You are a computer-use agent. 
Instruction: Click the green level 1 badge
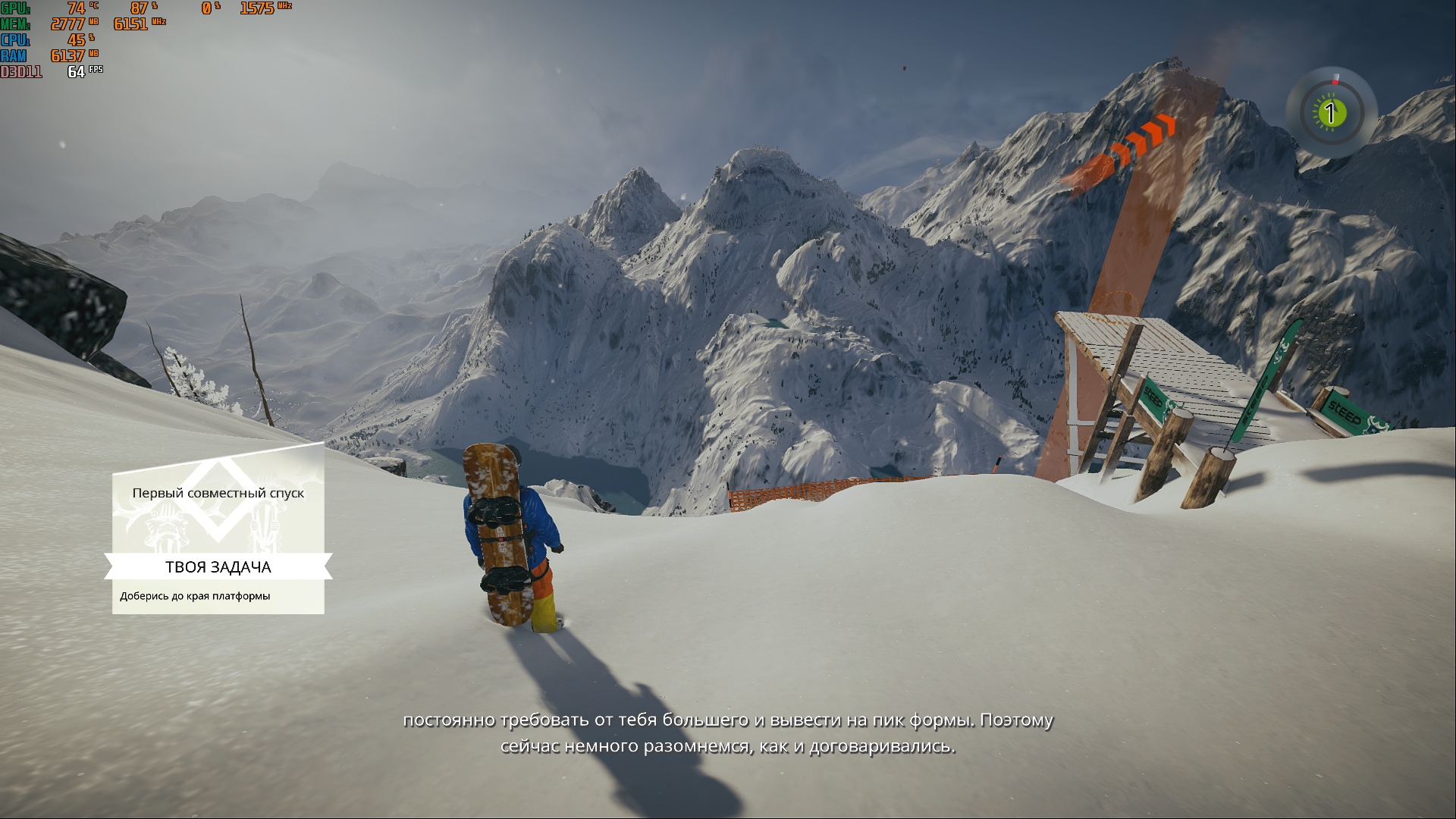(x=1329, y=114)
